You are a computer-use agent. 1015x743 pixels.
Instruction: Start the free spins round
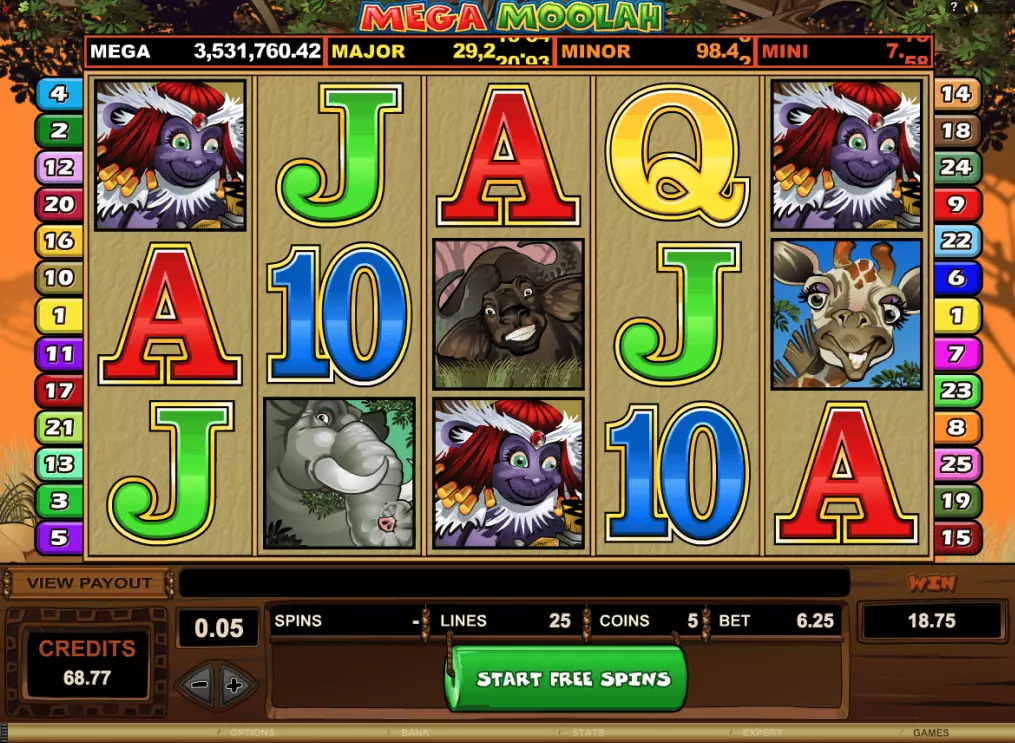click(x=566, y=679)
